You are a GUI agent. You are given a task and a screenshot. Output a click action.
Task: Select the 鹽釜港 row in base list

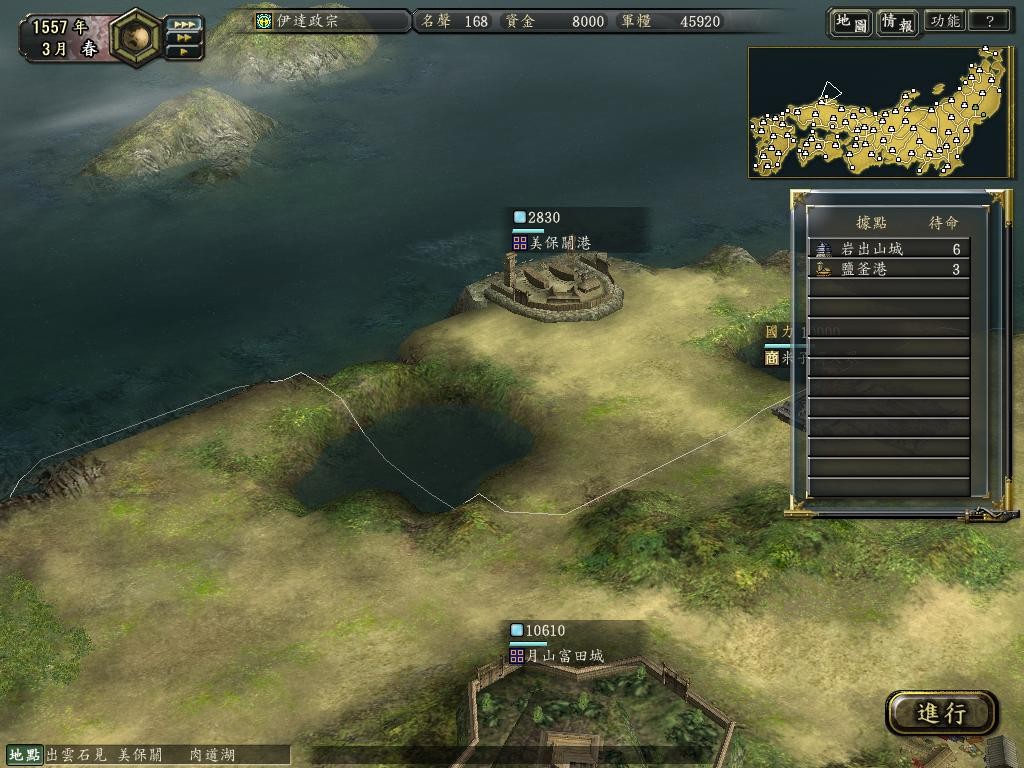[x=889, y=269]
